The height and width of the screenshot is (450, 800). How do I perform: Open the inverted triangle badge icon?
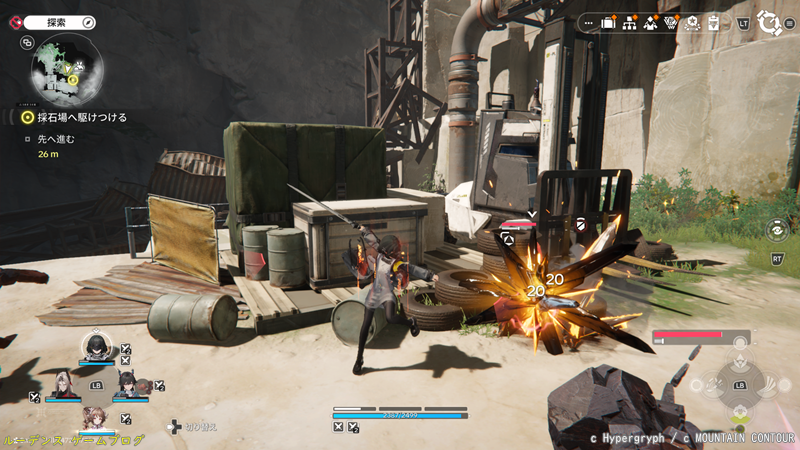coord(672,22)
